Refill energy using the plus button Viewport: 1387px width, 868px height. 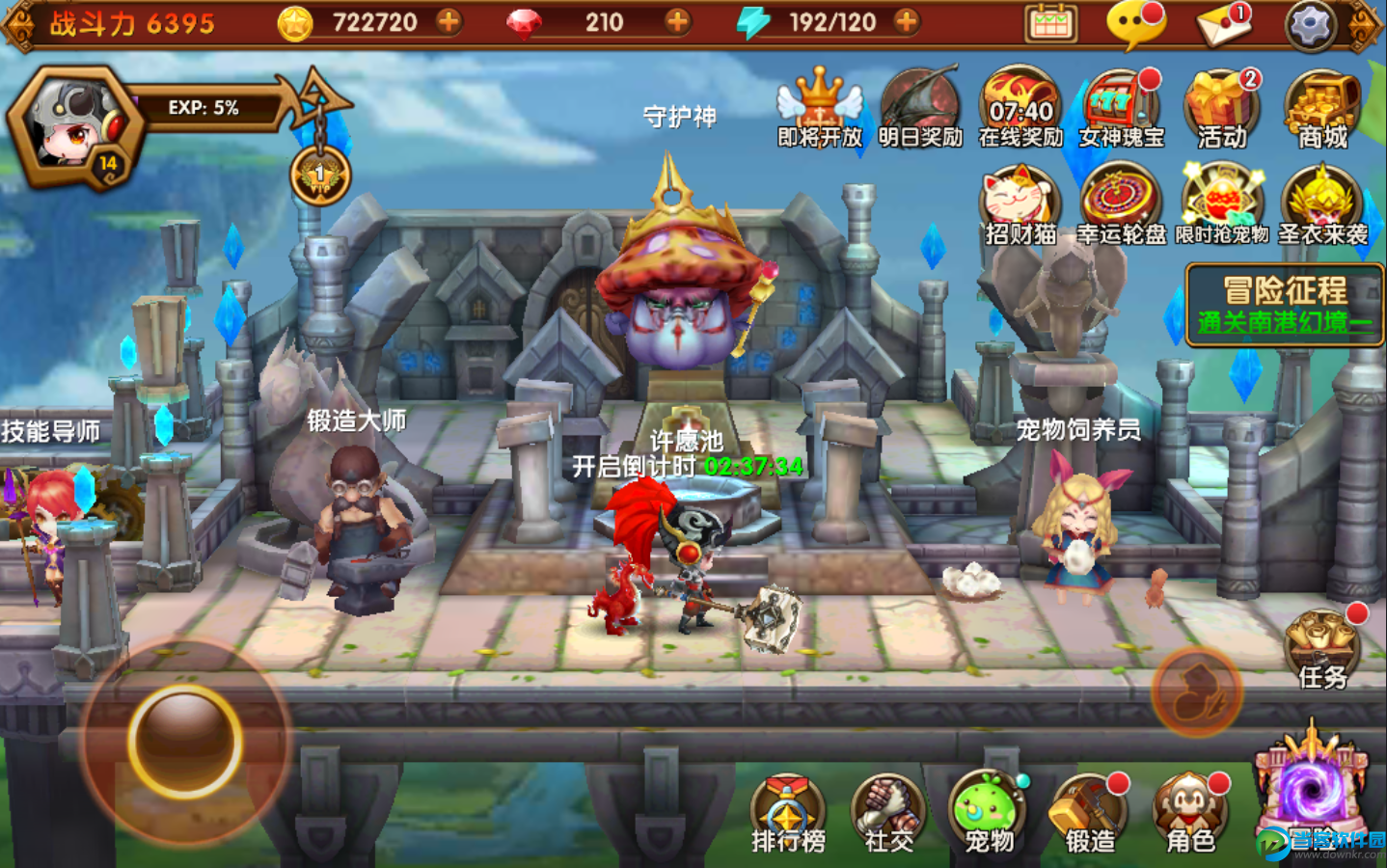click(x=906, y=21)
